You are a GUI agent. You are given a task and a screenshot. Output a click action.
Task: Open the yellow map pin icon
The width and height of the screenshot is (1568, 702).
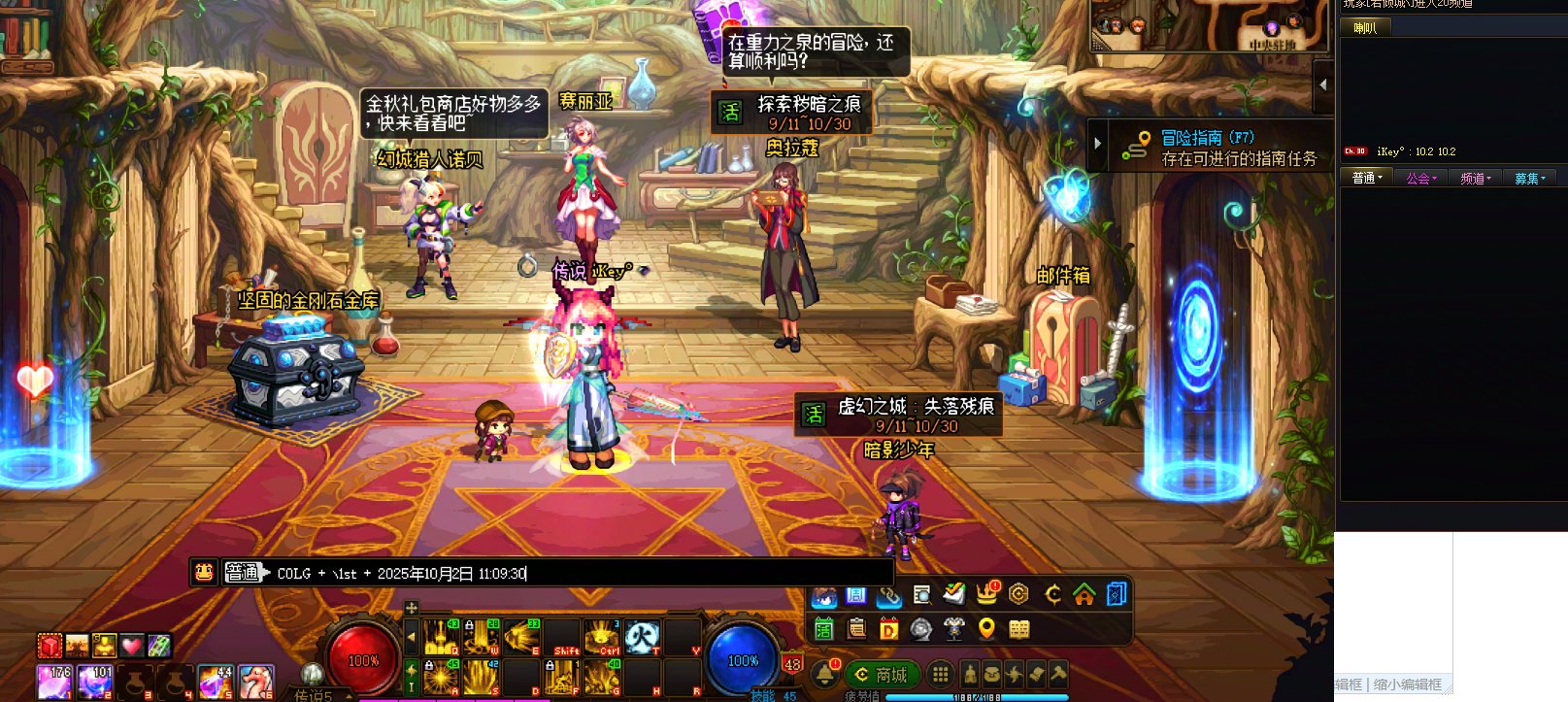(x=986, y=629)
